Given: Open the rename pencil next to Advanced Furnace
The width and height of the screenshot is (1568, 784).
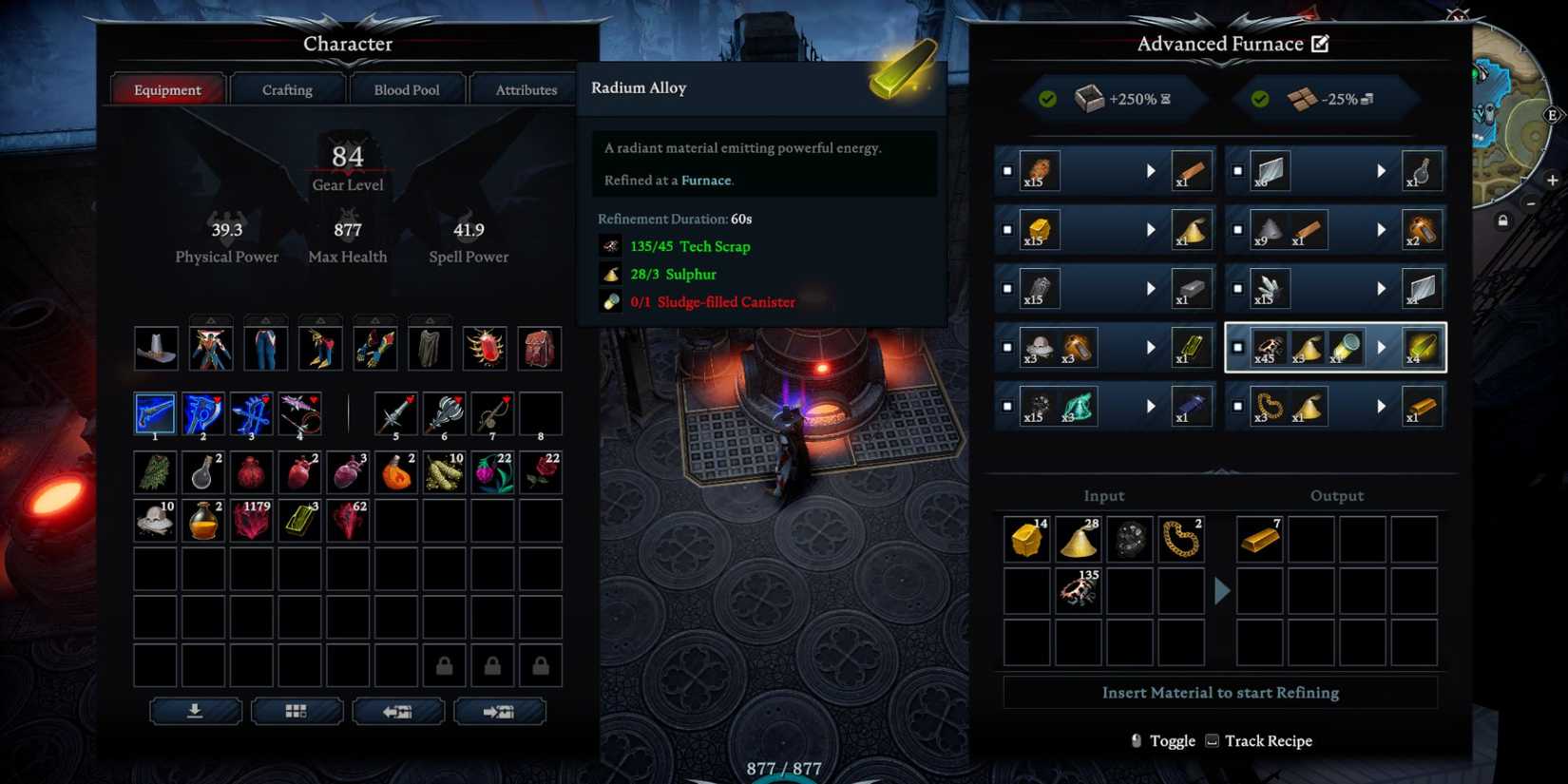Looking at the screenshot, I should [1321, 43].
